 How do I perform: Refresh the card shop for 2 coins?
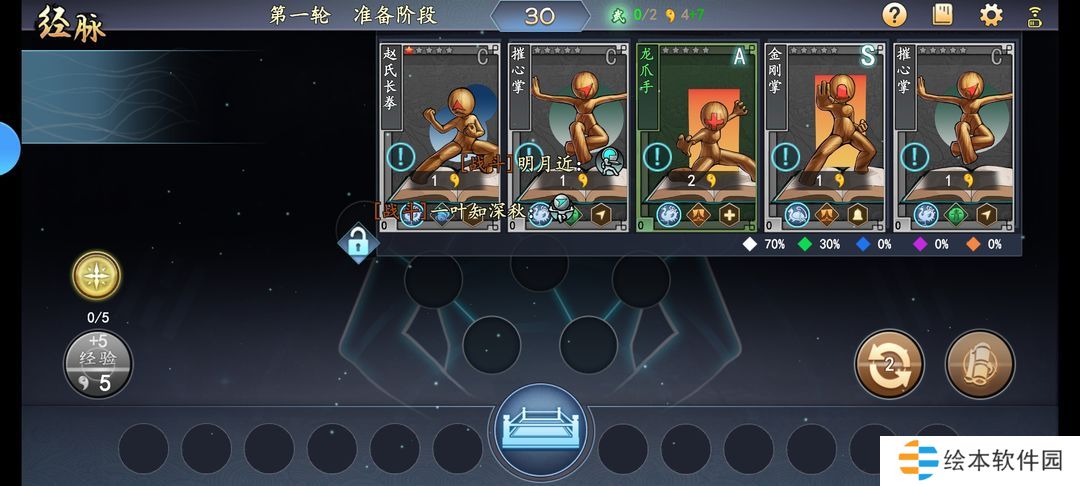889,363
